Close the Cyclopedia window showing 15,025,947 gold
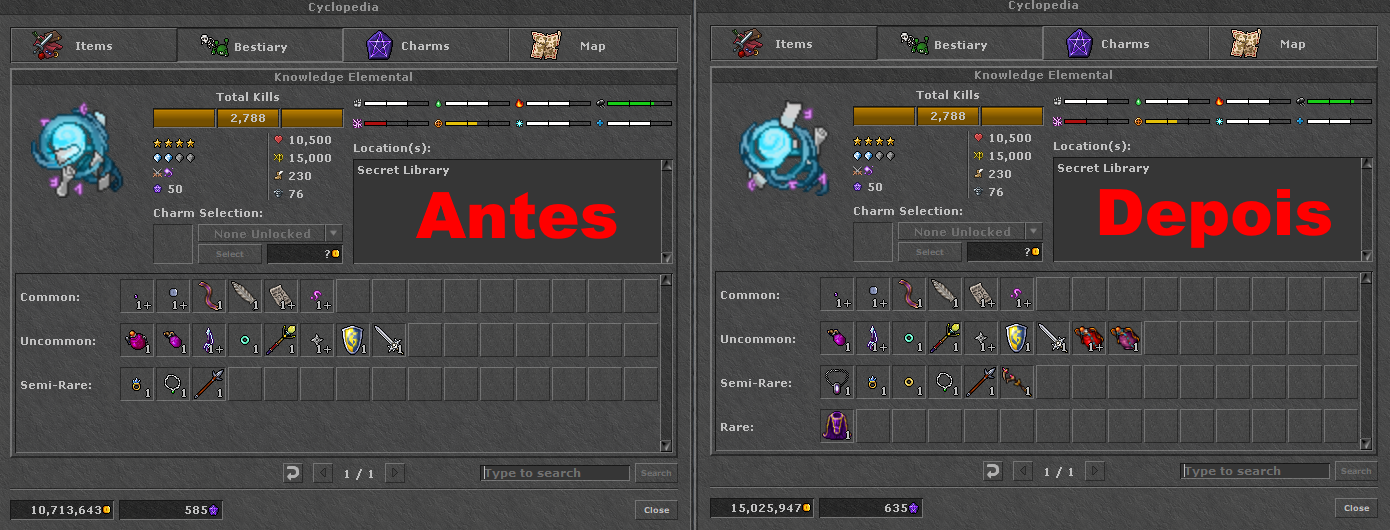The image size is (1390, 530). [1356, 509]
